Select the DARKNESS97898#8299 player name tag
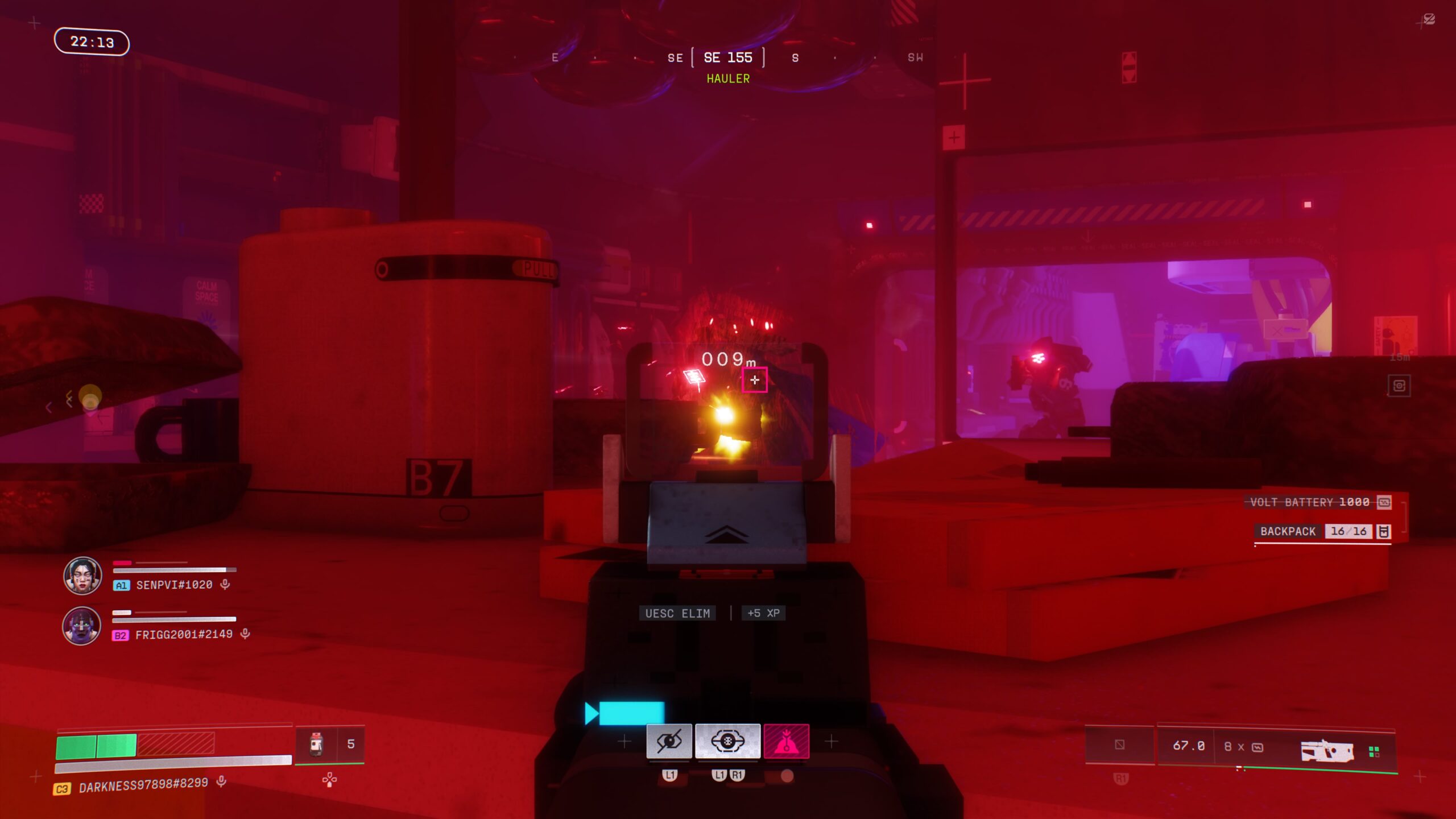 click(143, 784)
